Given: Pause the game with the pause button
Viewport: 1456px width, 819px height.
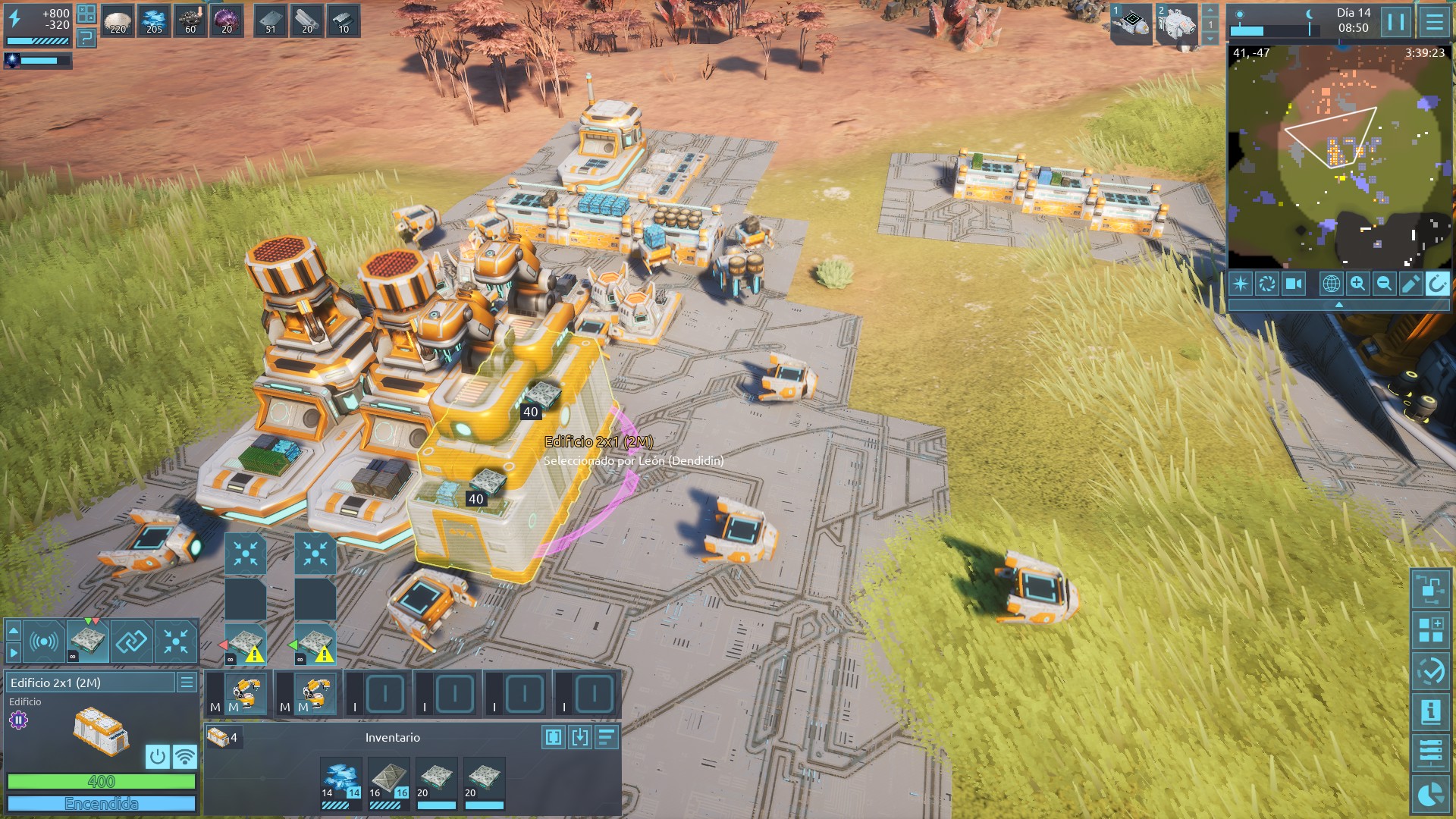Looking at the screenshot, I should [x=1395, y=21].
